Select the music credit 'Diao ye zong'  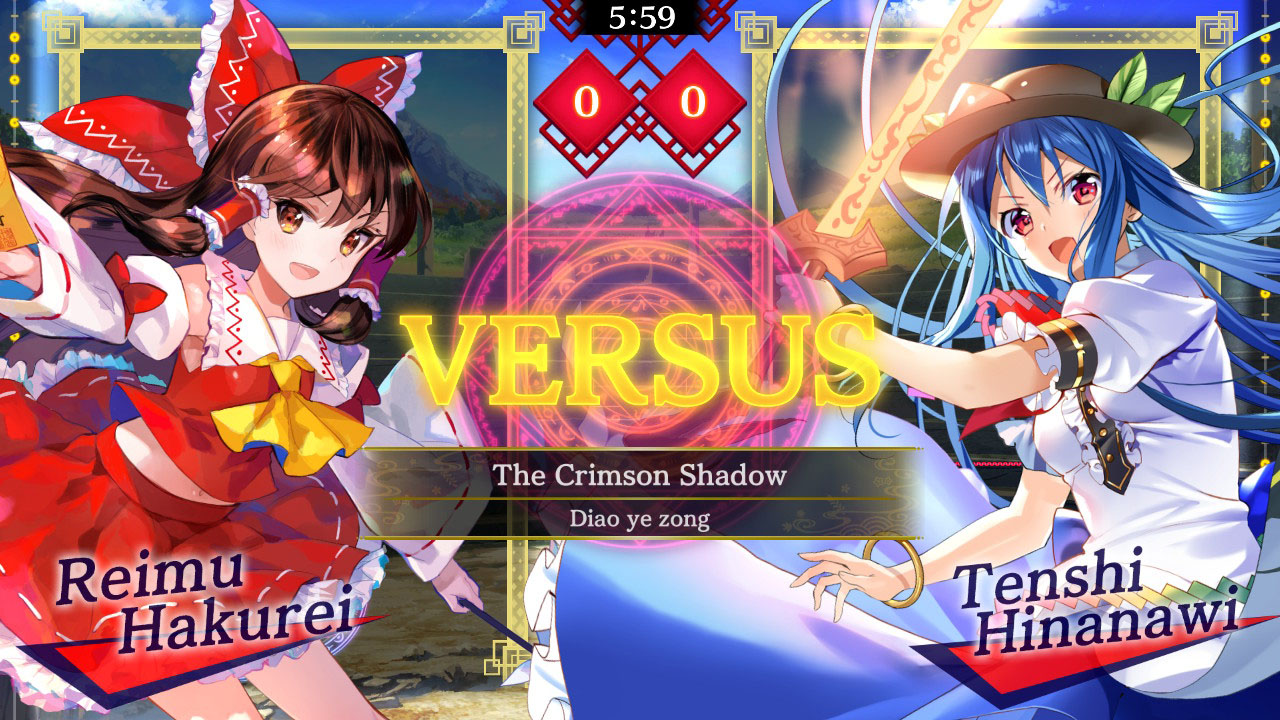coord(638,521)
